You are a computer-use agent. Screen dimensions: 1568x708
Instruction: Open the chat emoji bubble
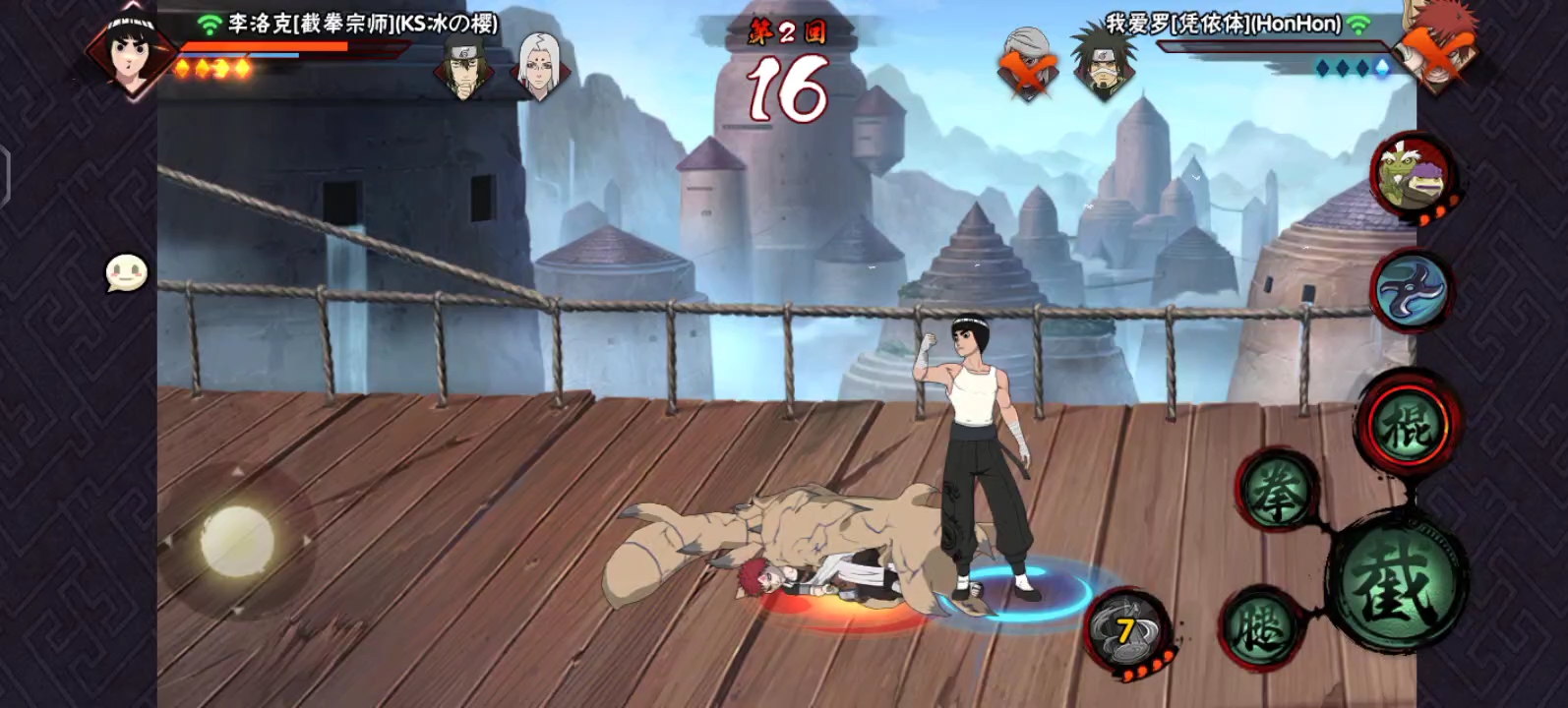127,273
